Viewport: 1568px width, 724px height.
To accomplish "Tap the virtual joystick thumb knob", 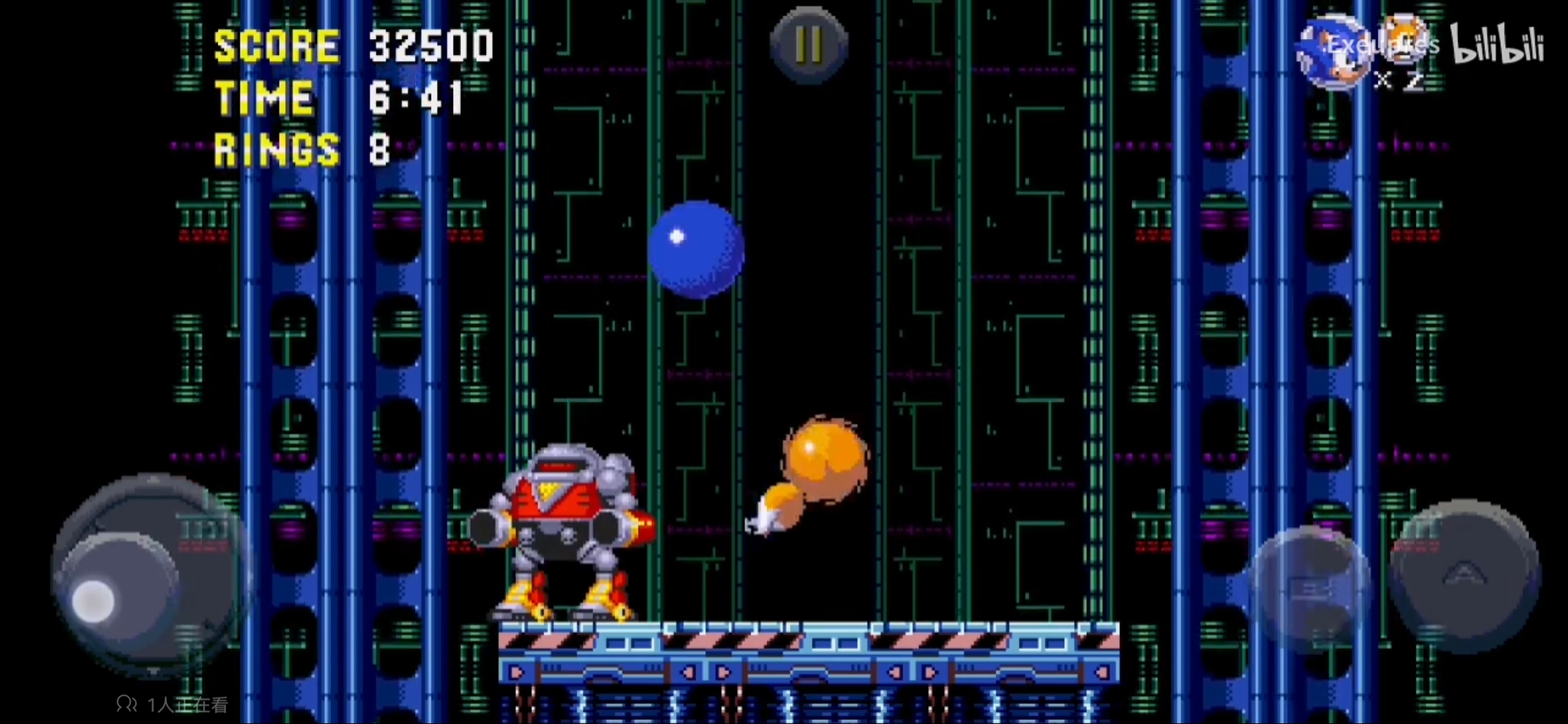I will coord(93,600).
